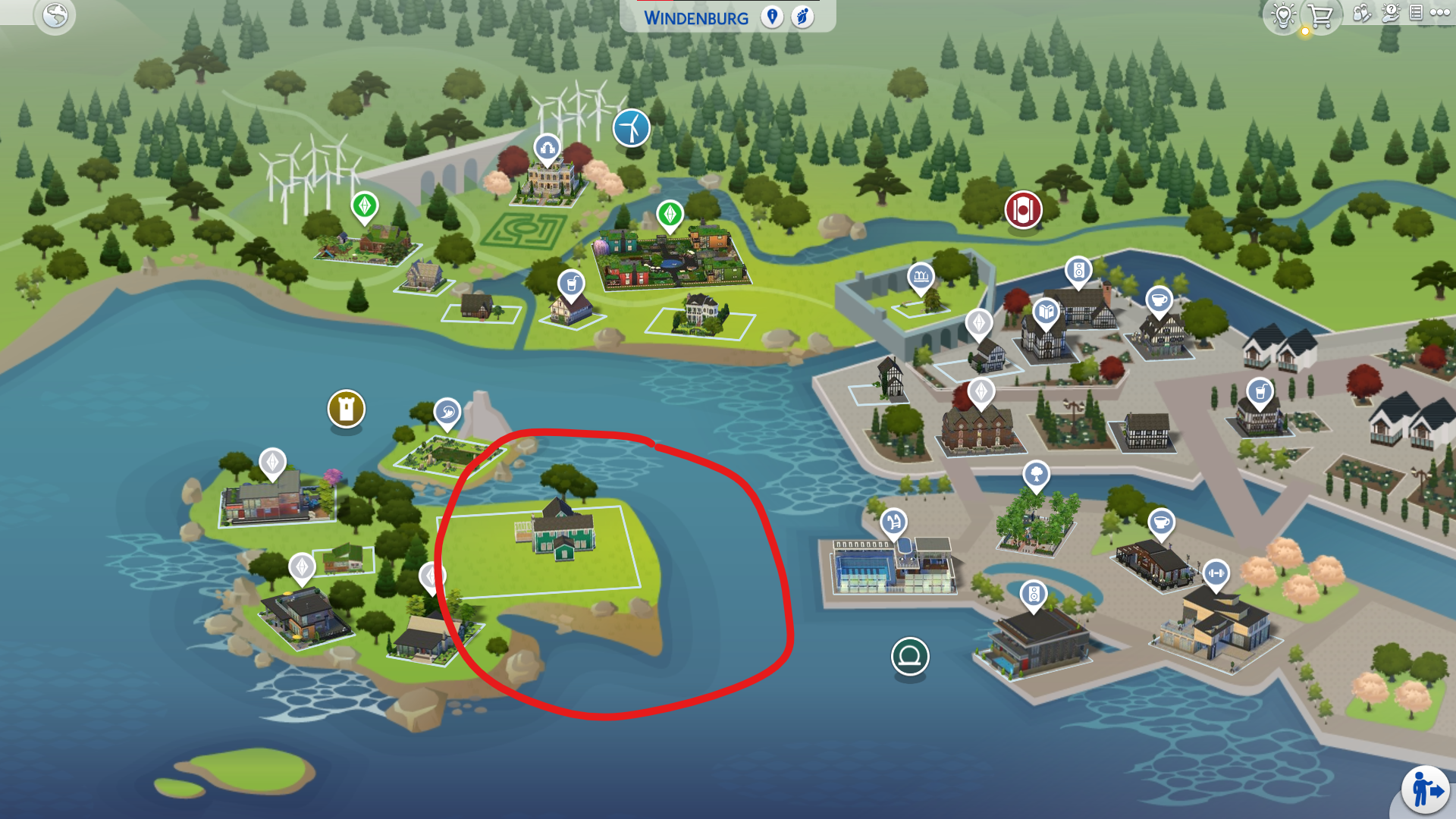Select the teal arch marker on water
The height and width of the screenshot is (819, 1456).
point(910,656)
